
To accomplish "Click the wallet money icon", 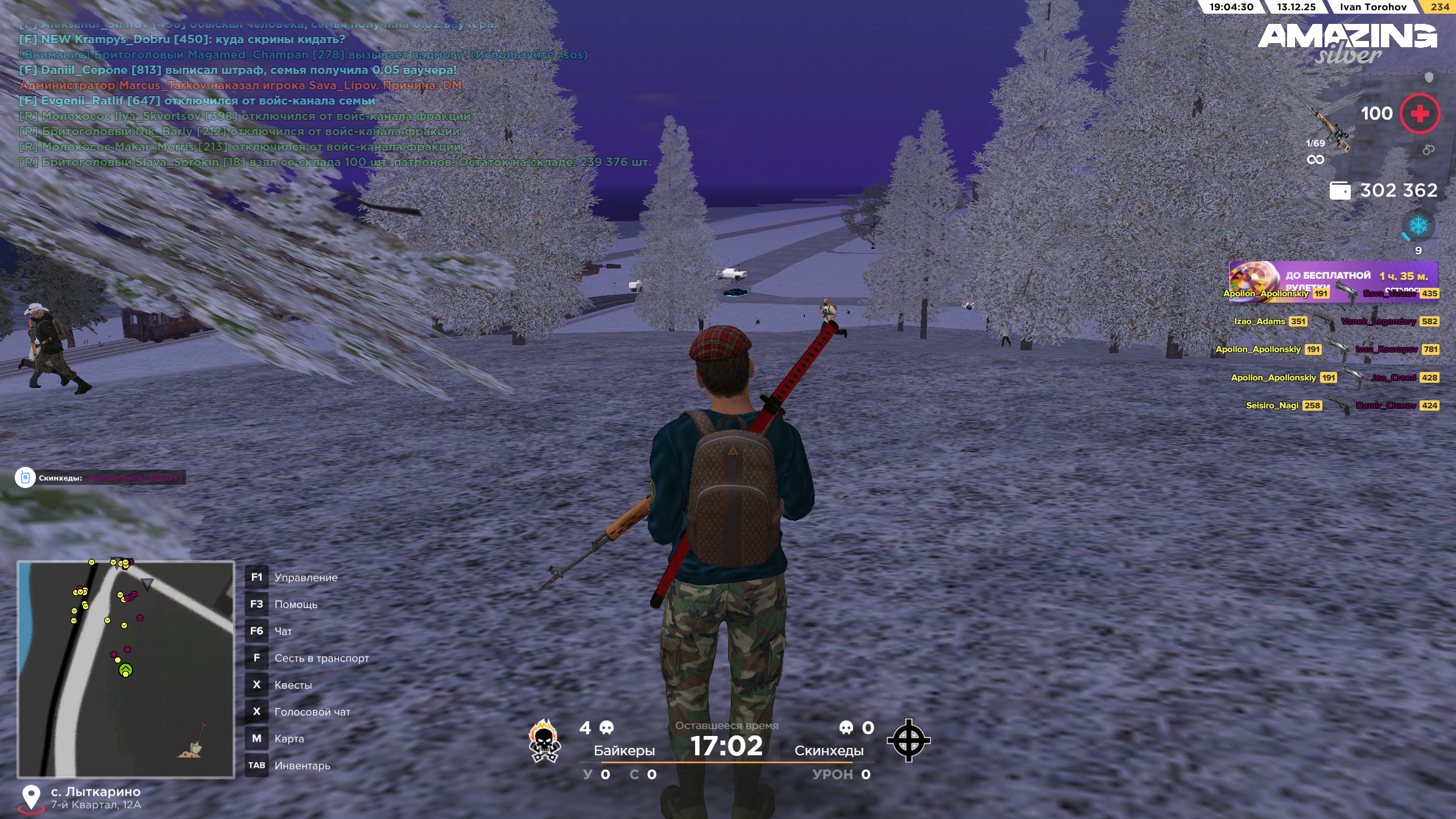I will pos(1339,191).
